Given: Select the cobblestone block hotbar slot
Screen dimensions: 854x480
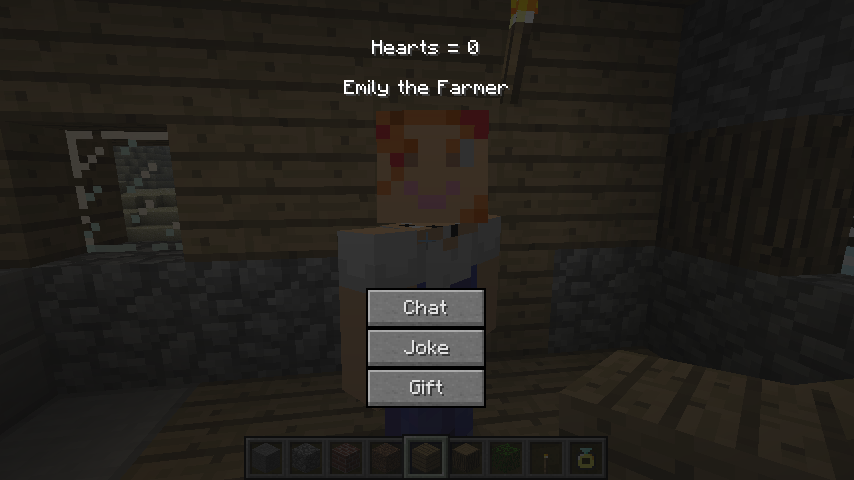Looking at the screenshot, I should tap(306, 459).
